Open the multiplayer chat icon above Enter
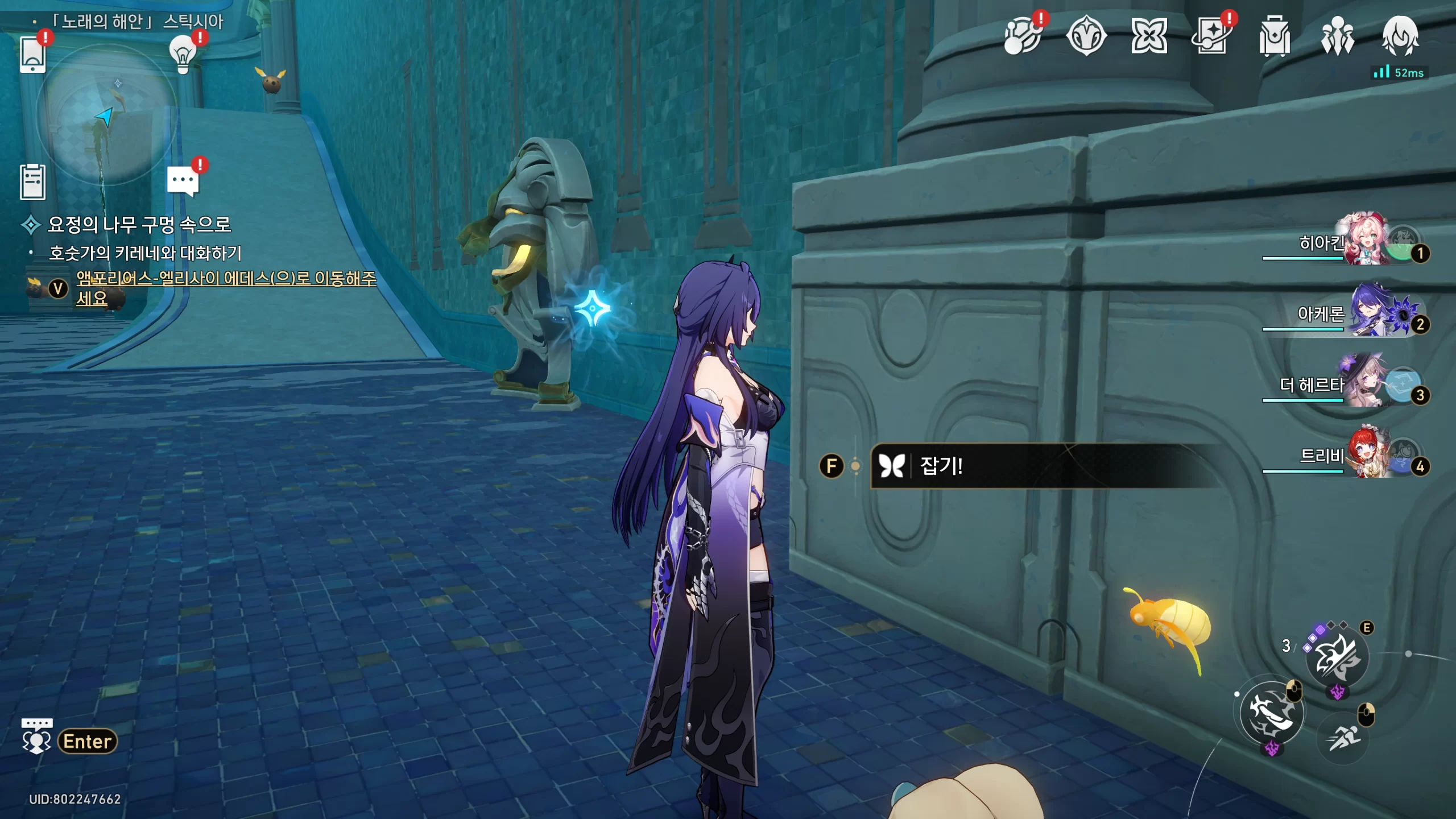 37,736
